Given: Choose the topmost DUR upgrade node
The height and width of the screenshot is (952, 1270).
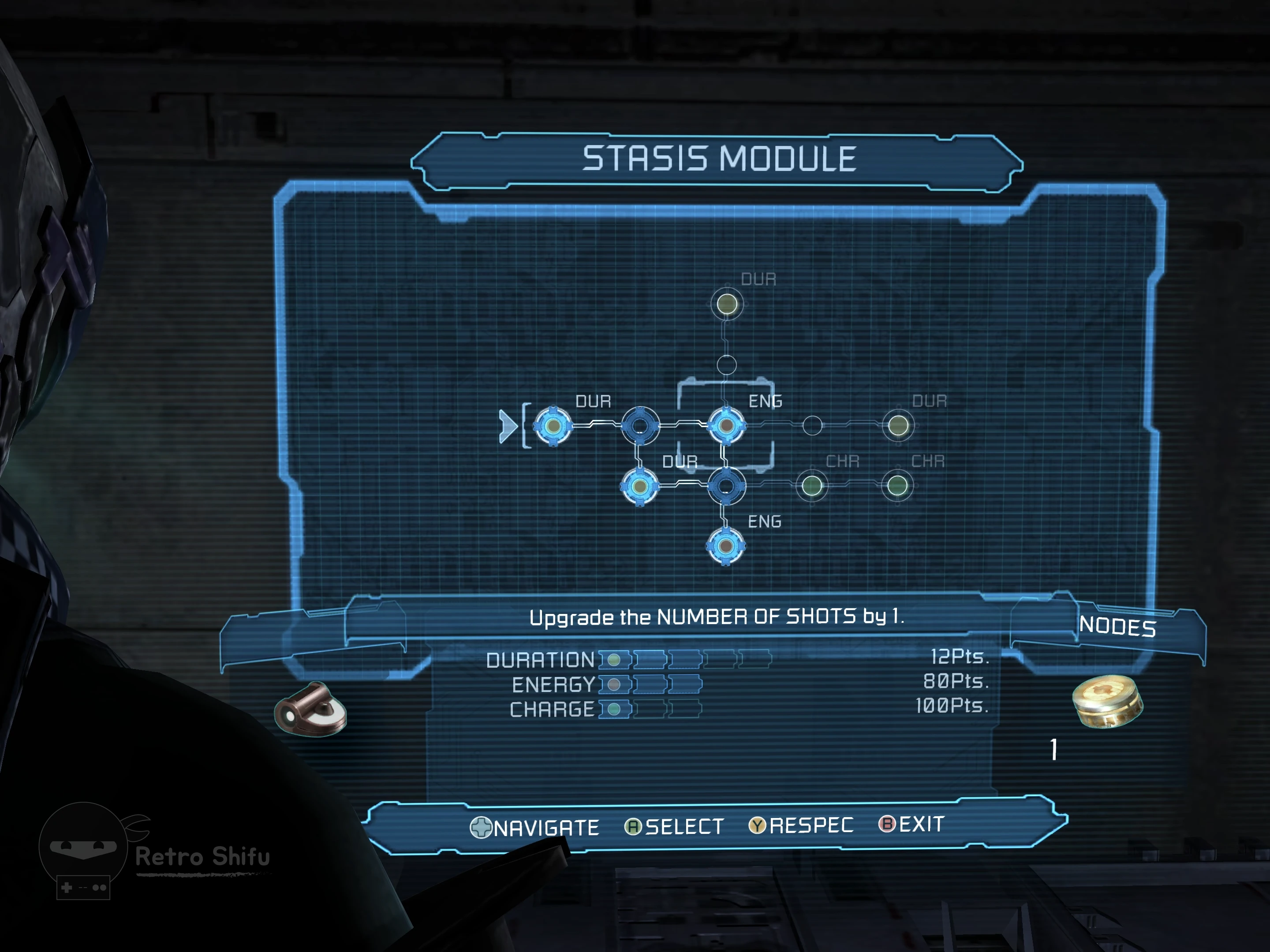Looking at the screenshot, I should [x=727, y=304].
